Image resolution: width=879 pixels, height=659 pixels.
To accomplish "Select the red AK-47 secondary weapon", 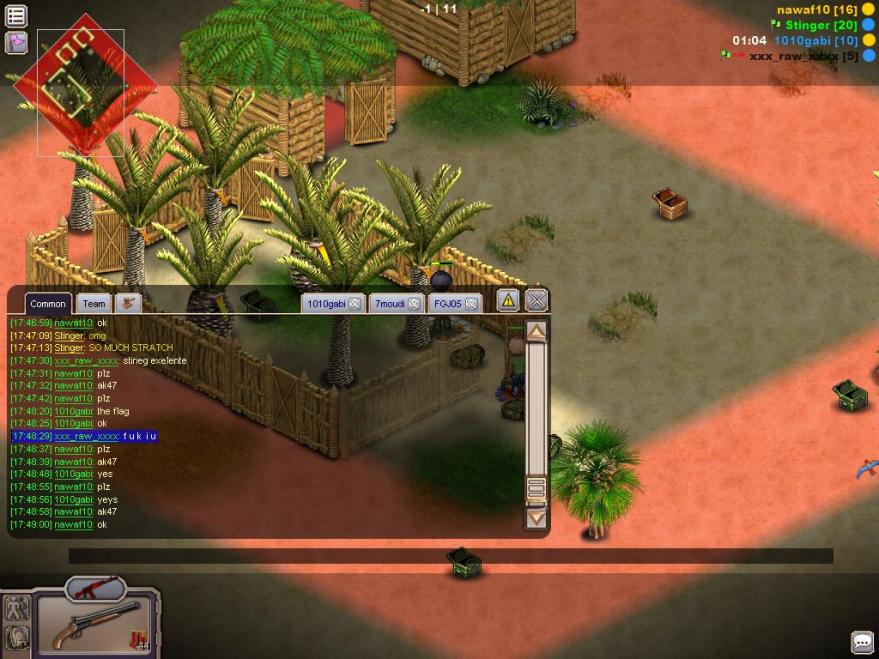I will click(x=95, y=587).
